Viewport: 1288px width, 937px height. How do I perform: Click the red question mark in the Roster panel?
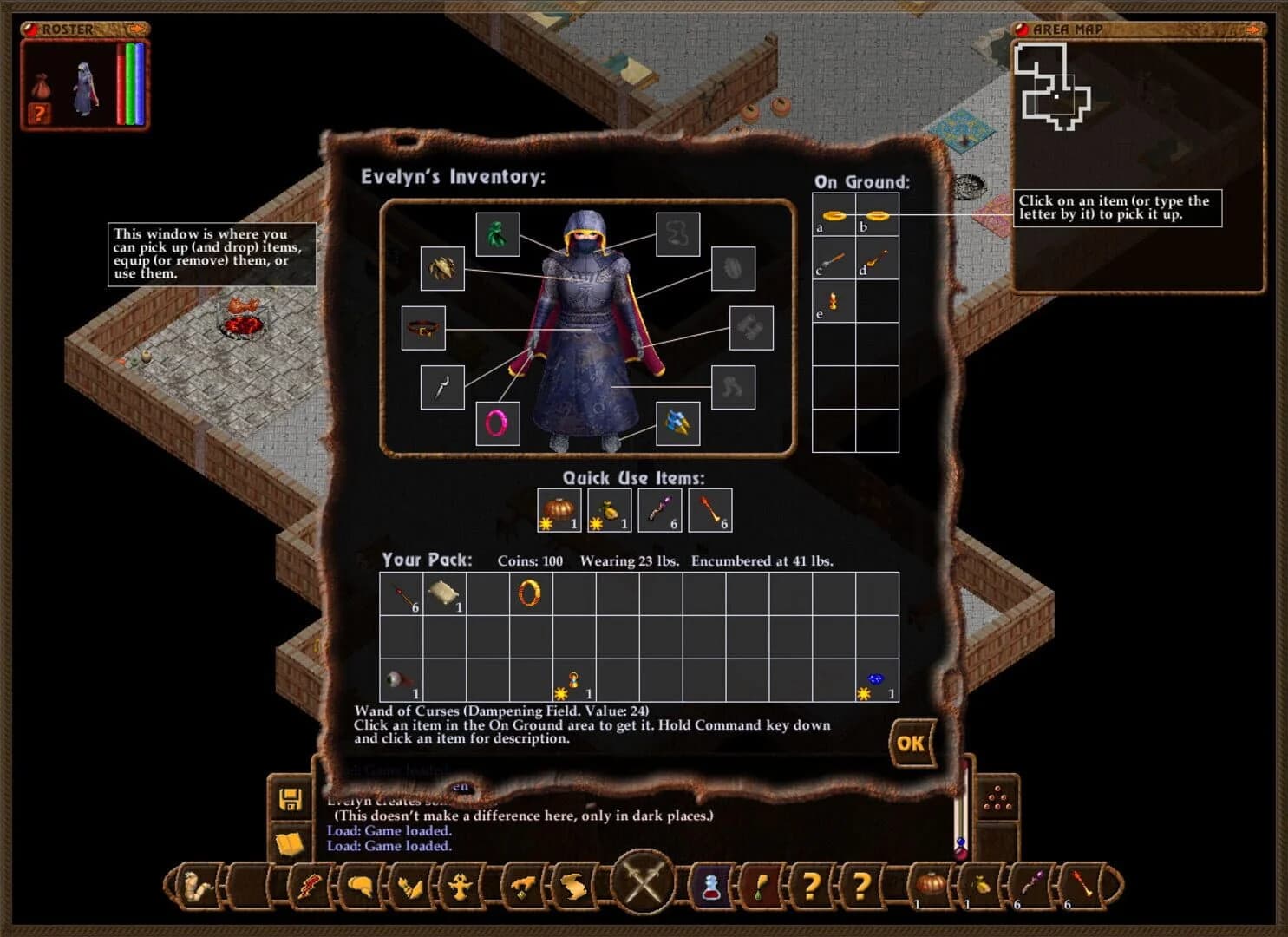tap(38, 111)
